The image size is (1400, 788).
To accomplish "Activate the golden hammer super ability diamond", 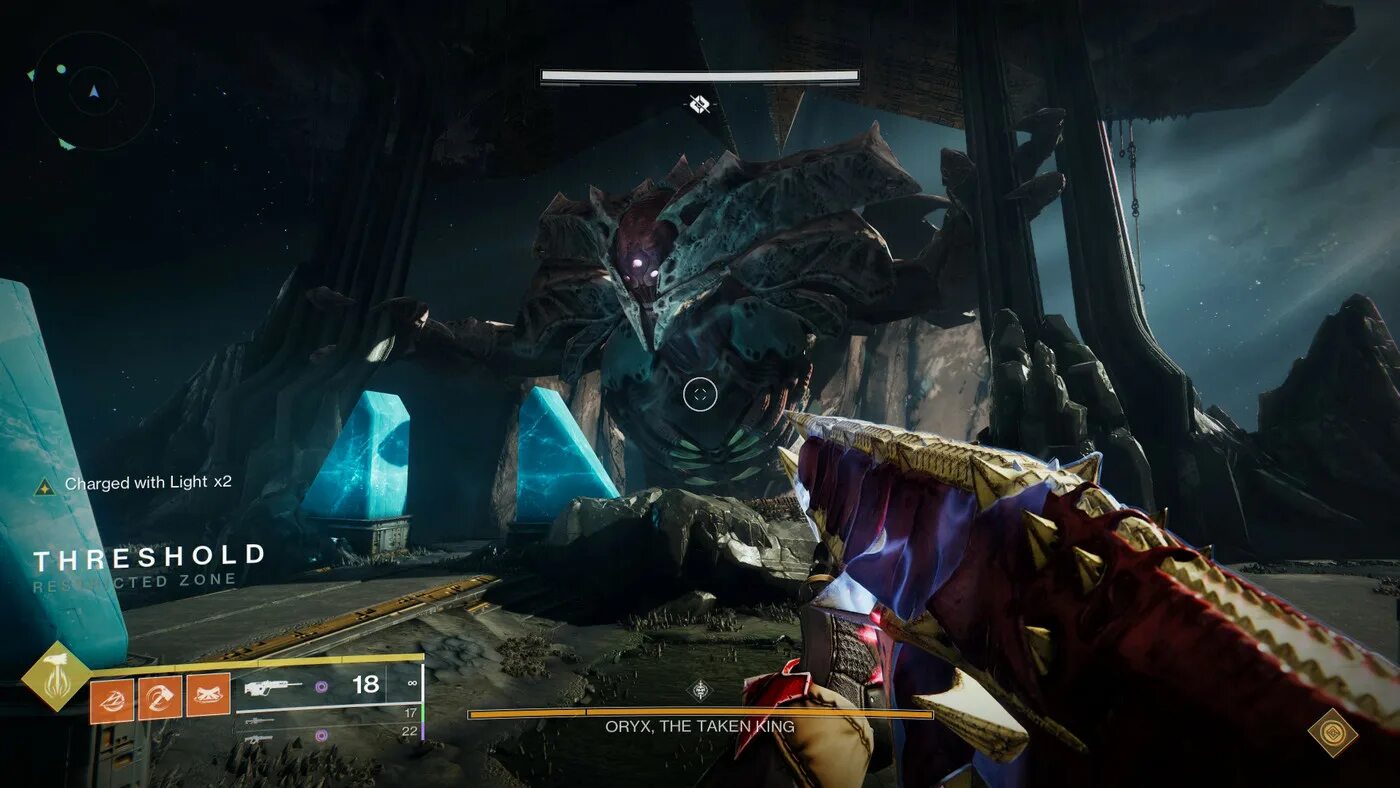I will click(56, 676).
